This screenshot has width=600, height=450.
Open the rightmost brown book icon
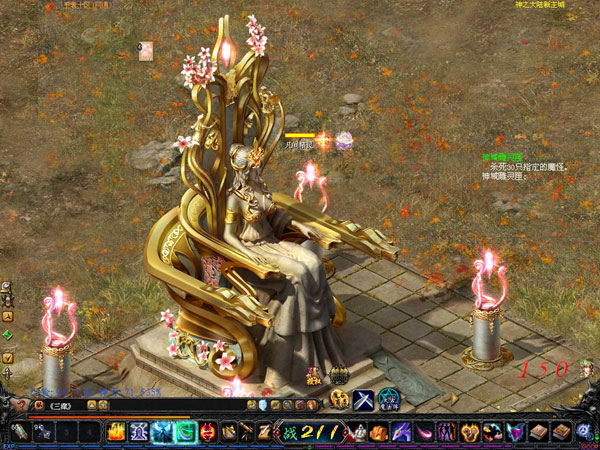pyautogui.click(x=562, y=432)
